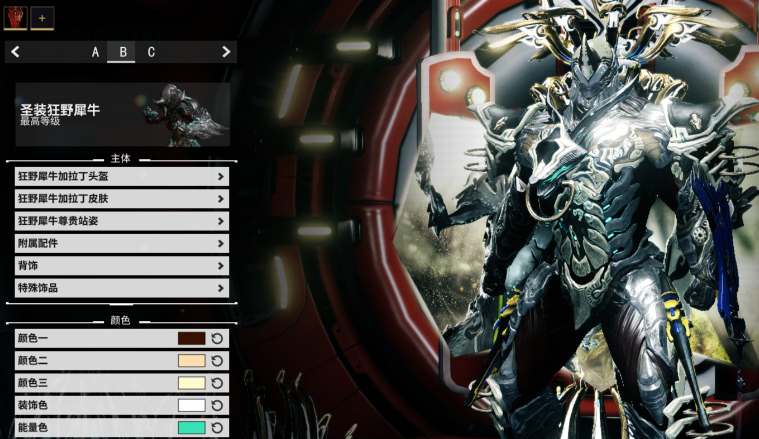Open 附属配件 attachments menu

pos(122,243)
